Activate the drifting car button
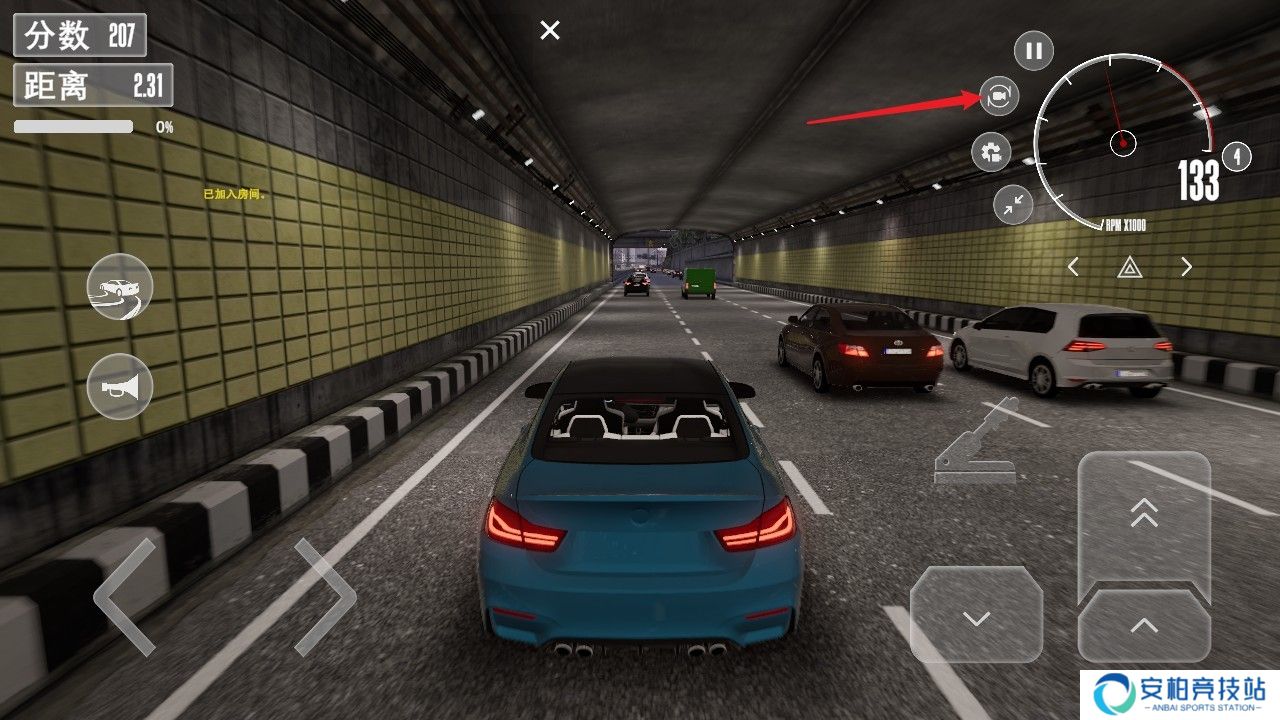The width and height of the screenshot is (1280, 720). tap(120, 287)
